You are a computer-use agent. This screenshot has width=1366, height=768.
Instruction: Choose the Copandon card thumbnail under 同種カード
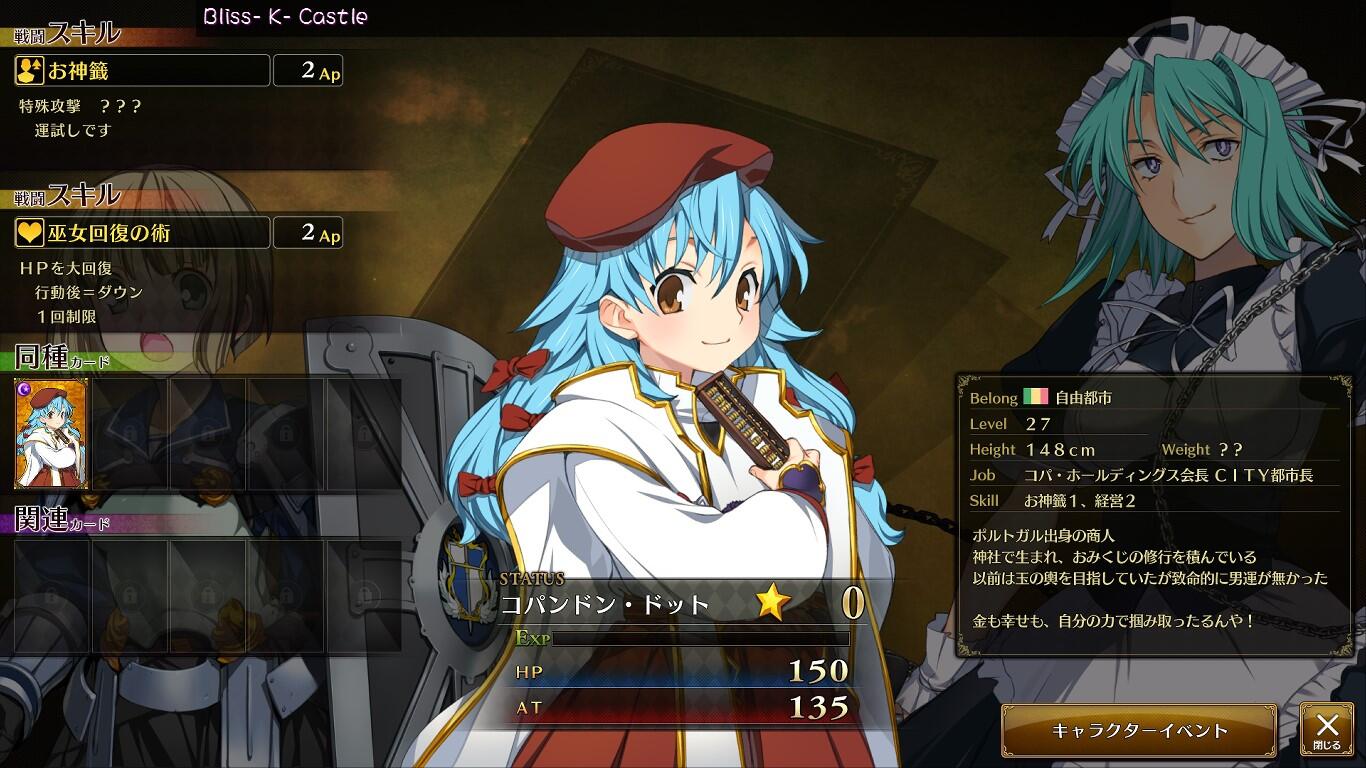coord(51,433)
